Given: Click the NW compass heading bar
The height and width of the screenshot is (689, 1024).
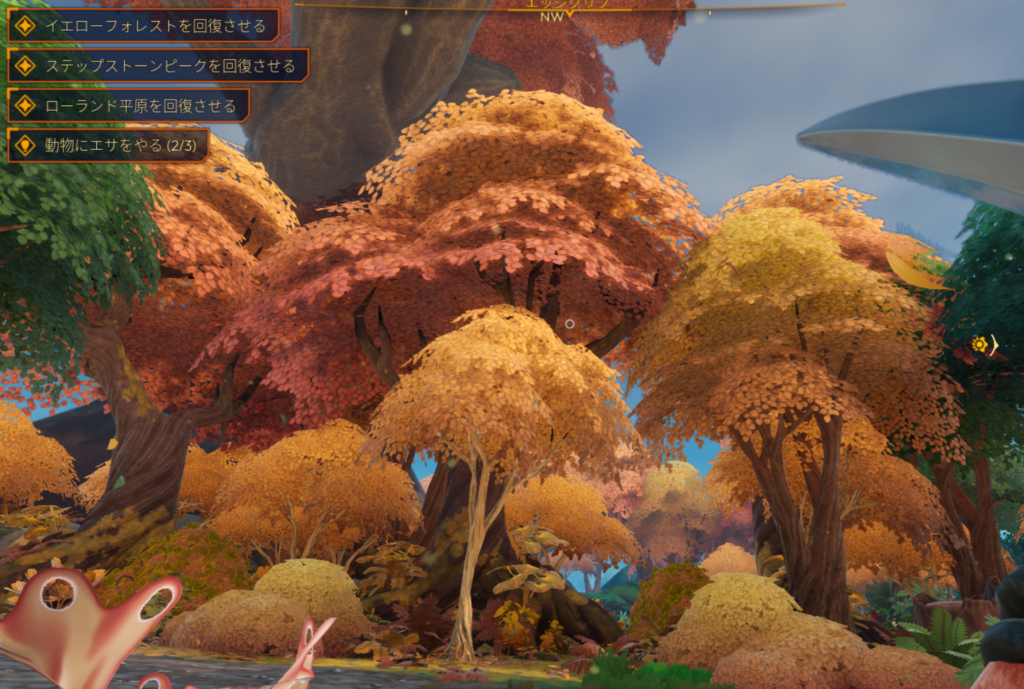Looking at the screenshot, I should click(x=552, y=14).
